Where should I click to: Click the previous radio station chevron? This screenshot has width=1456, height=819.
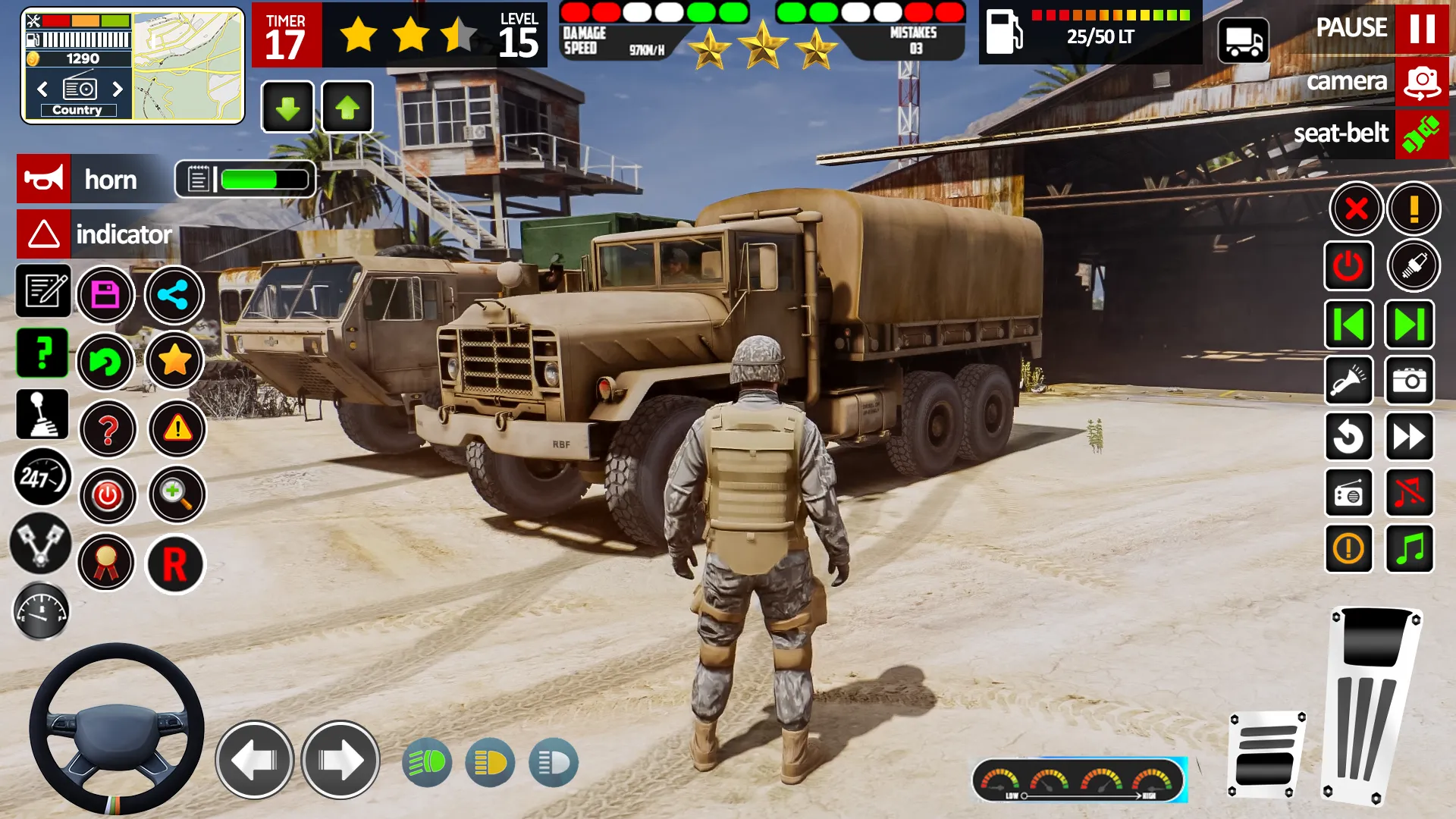coord(43,89)
